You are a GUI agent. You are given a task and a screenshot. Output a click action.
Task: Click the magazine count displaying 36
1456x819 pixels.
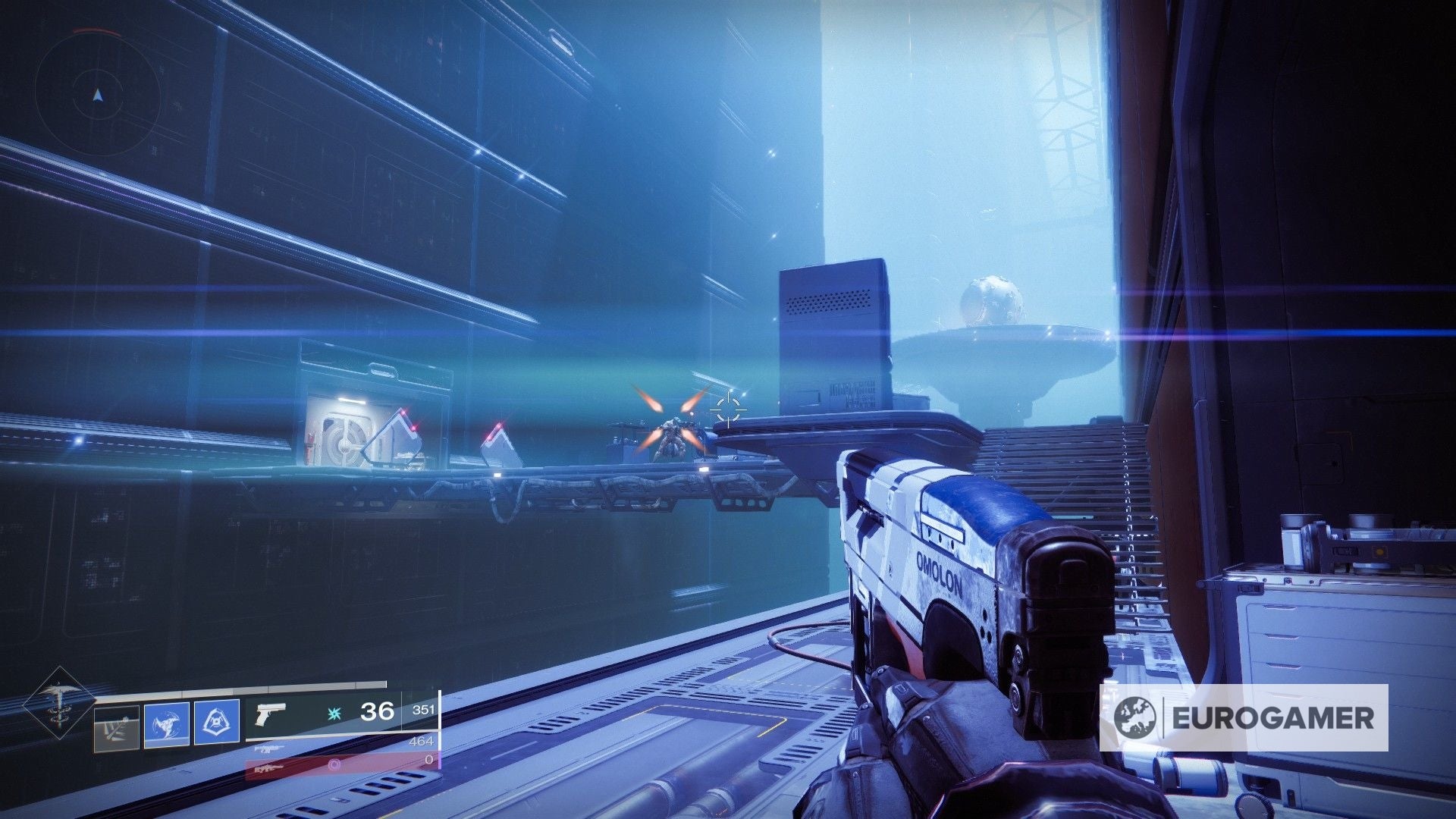click(378, 713)
